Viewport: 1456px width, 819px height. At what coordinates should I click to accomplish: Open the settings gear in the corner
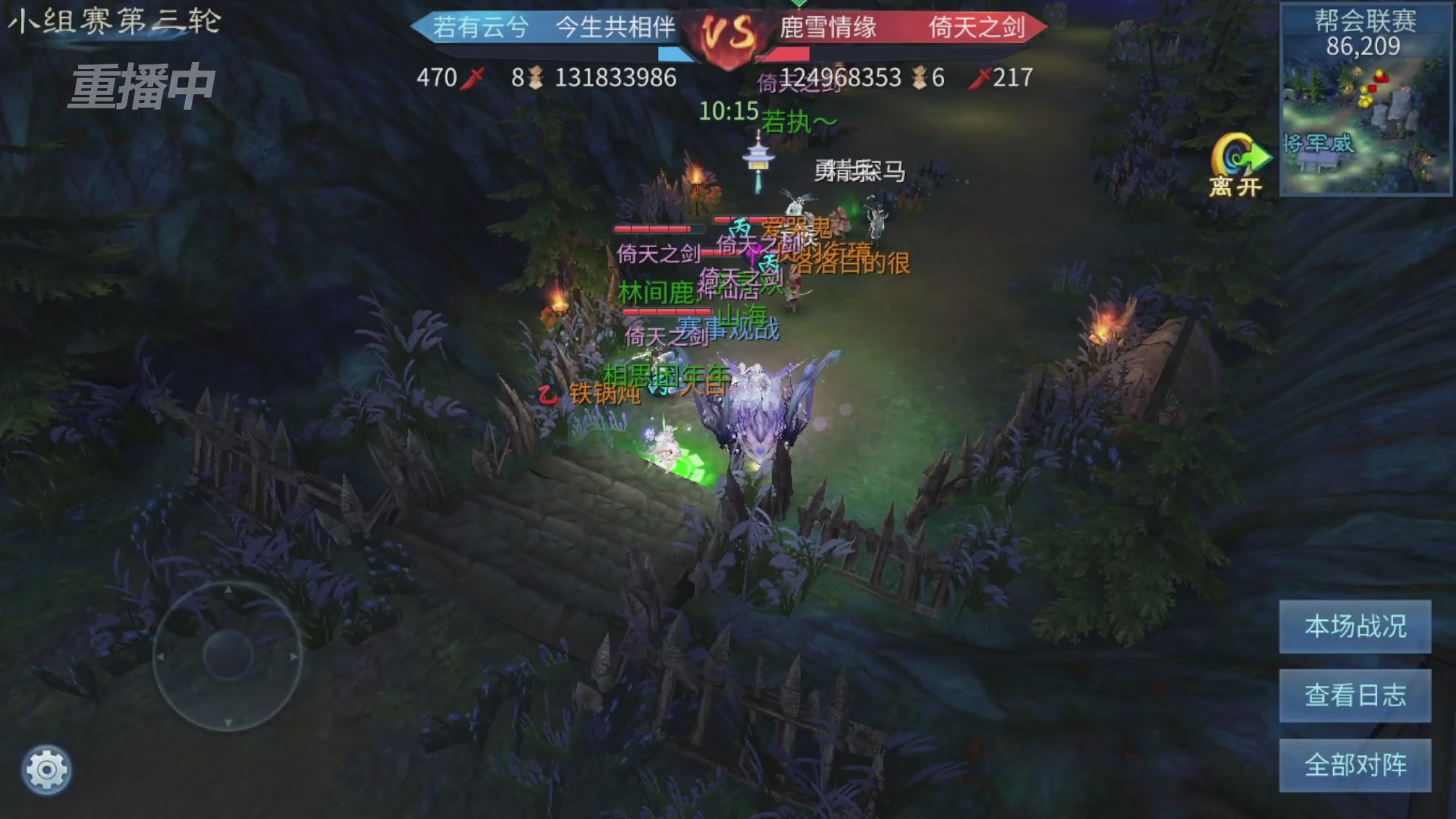pos(45,768)
